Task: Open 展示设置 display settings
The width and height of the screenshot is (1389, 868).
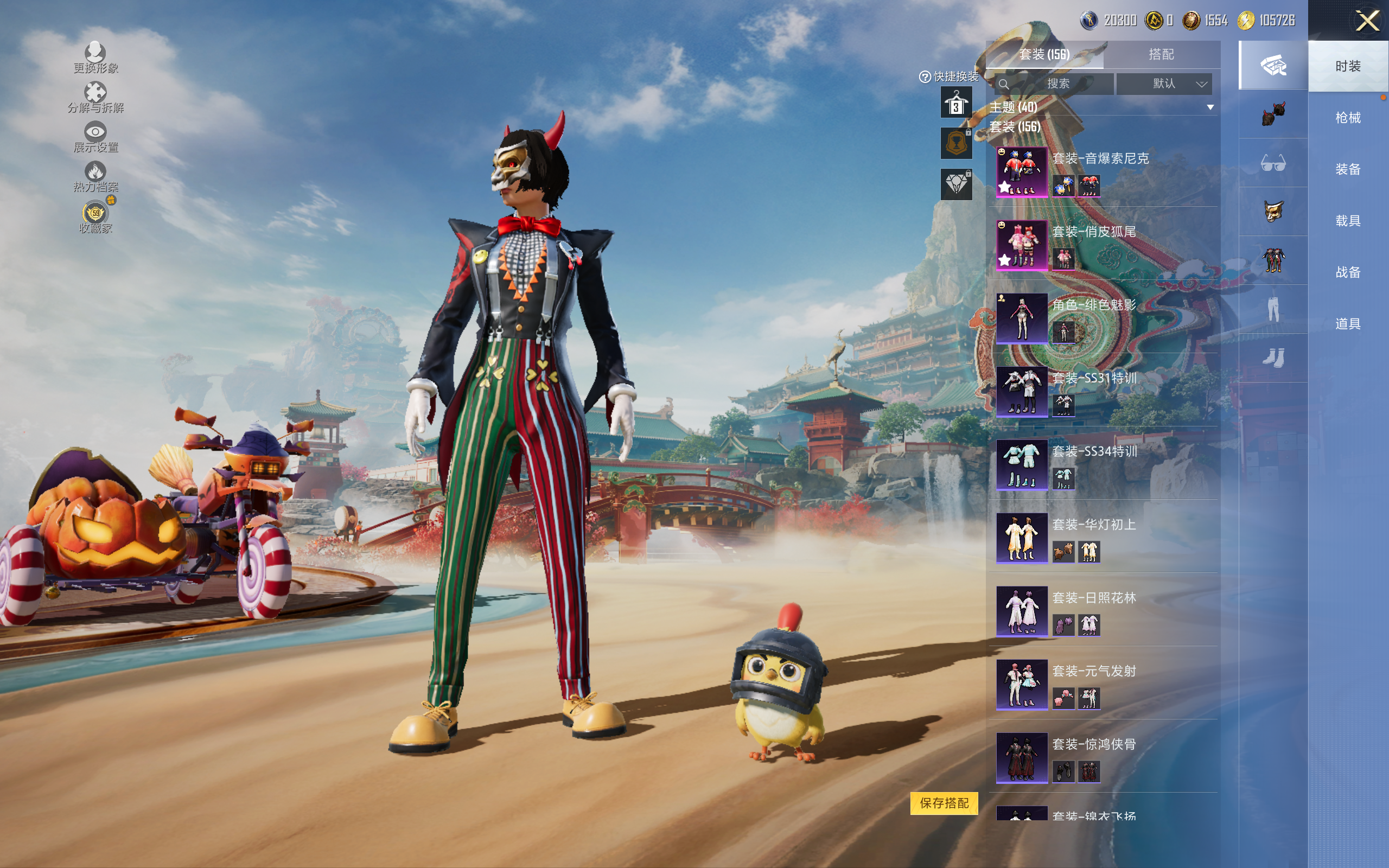Action: [x=95, y=137]
